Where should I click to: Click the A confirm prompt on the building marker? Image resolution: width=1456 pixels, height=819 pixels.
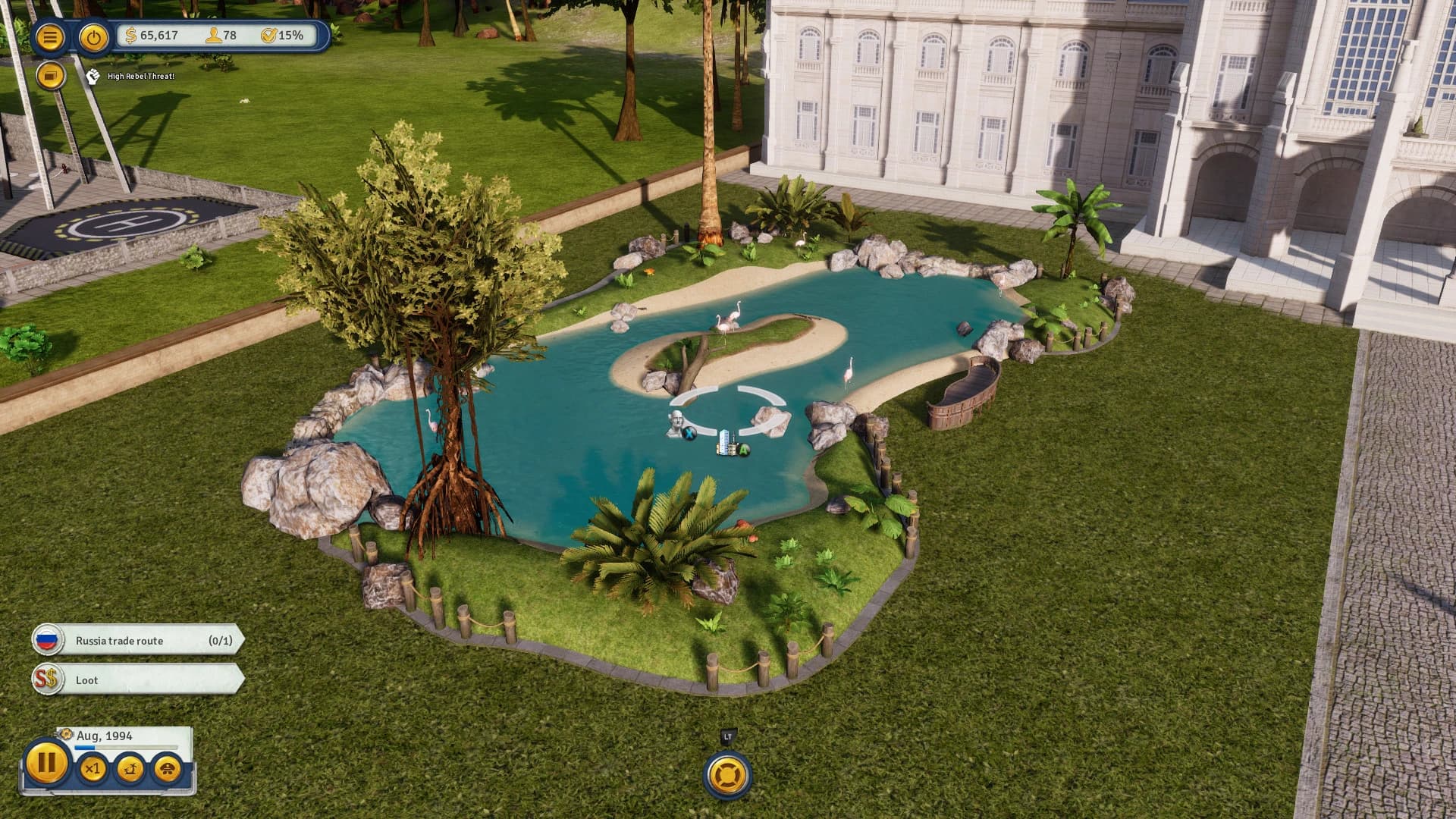pos(744,450)
